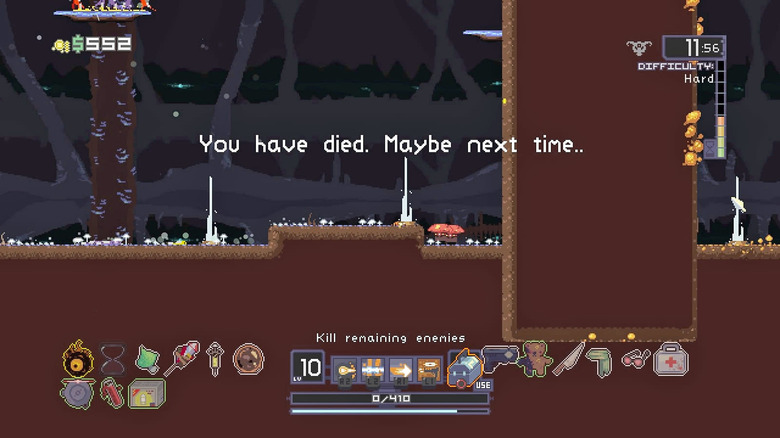Select the pink glasses item icon

635,358
